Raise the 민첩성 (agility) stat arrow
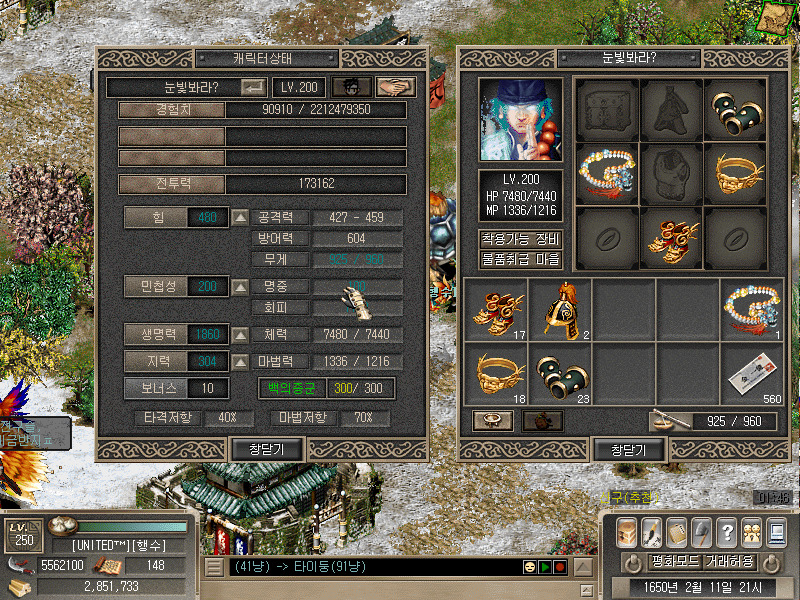 tap(240, 287)
